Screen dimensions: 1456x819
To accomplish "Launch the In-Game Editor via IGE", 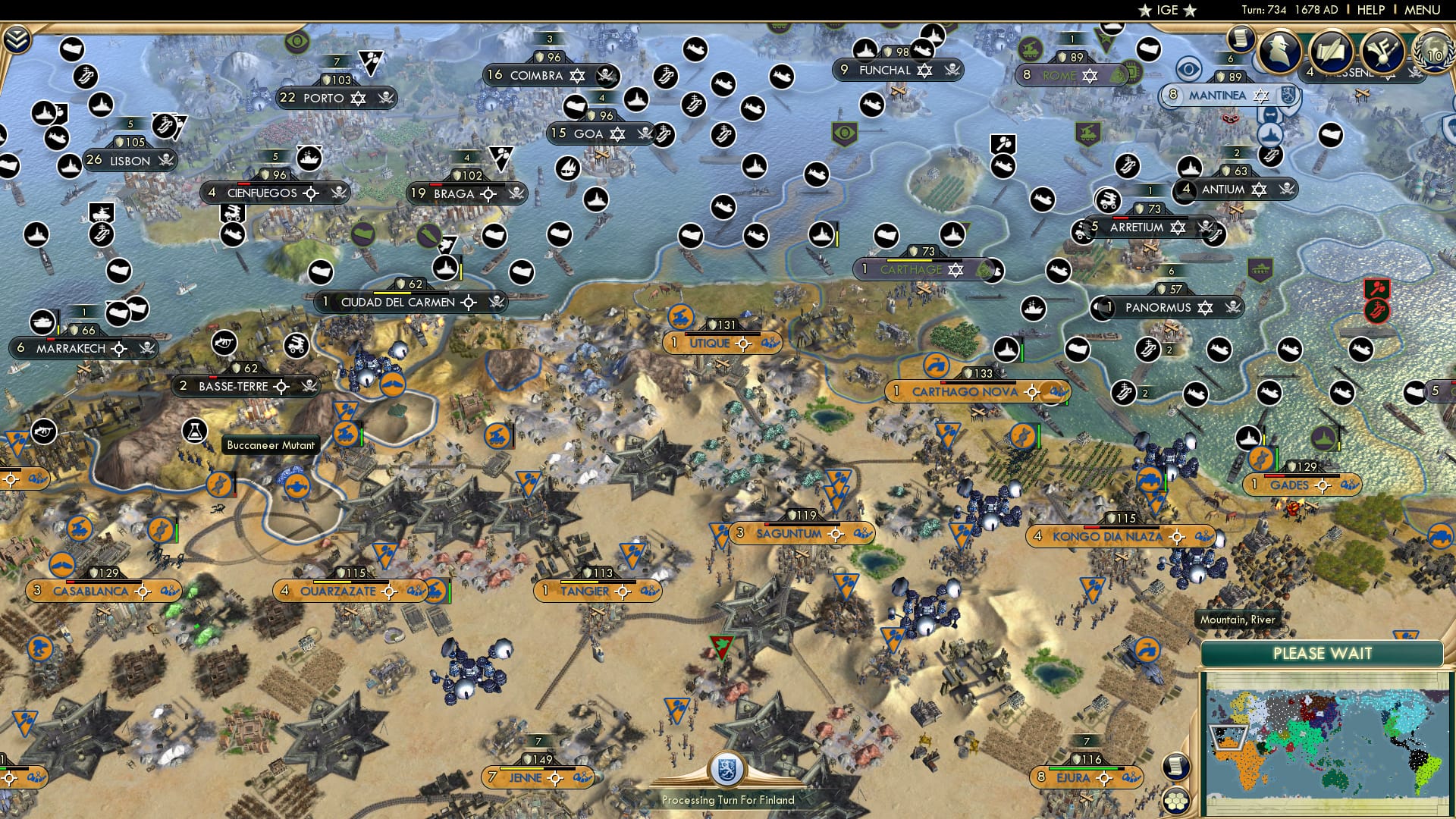I will 1168,10.
